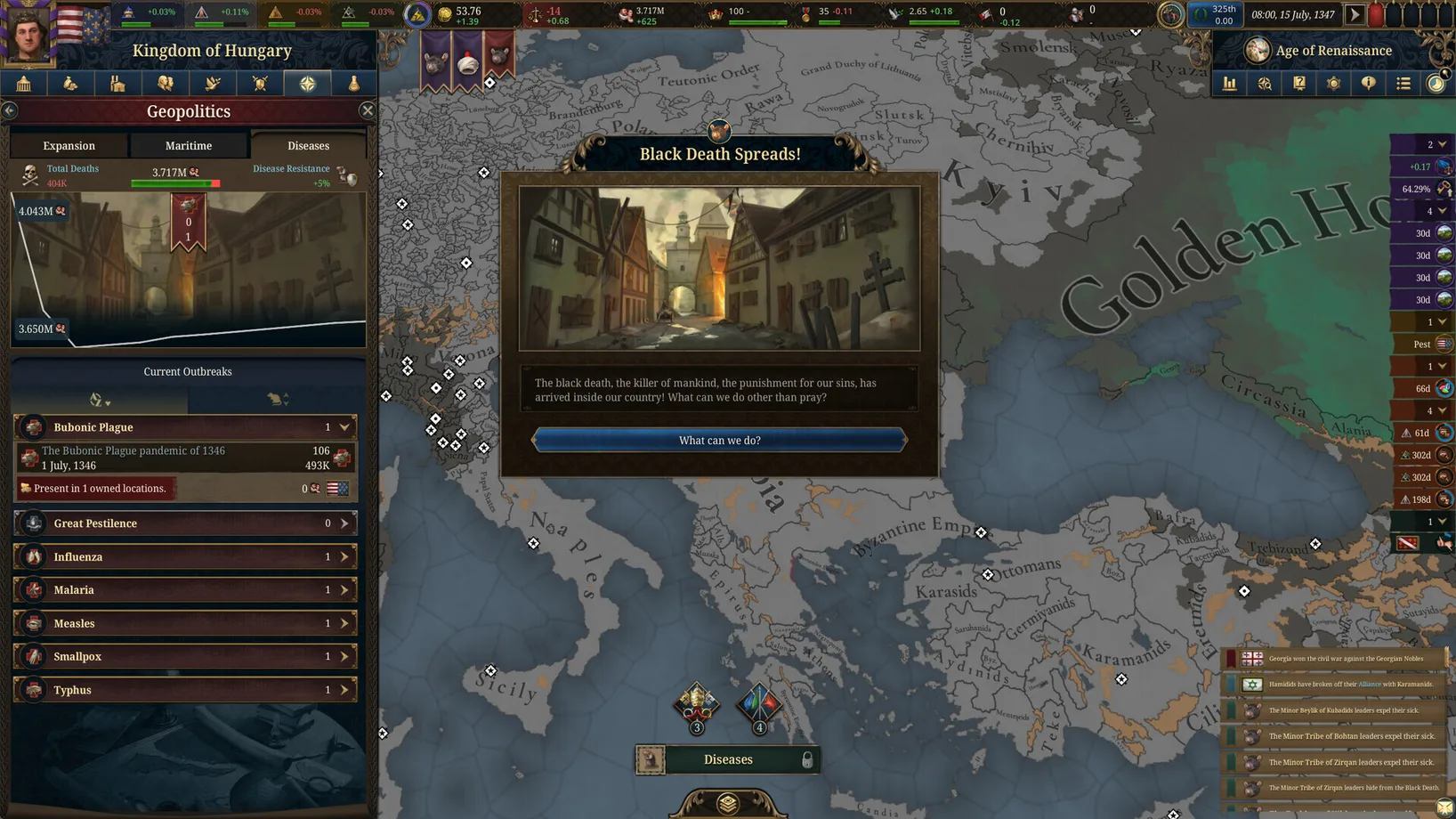Image resolution: width=1456 pixels, height=819 pixels.
Task: Expand the Smallpox outbreak row
Action: coord(344,656)
